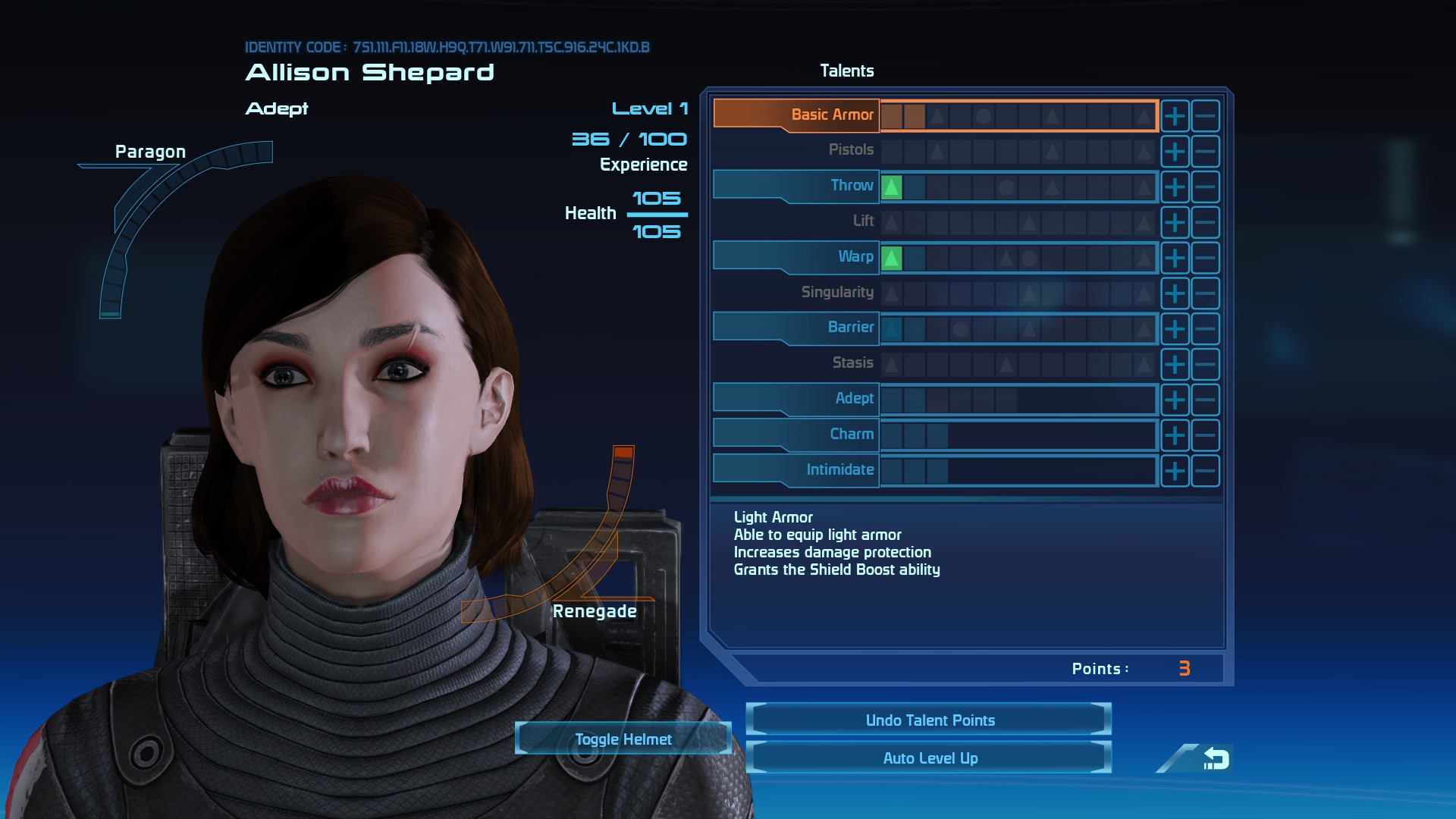Image resolution: width=1456 pixels, height=819 pixels.
Task: Select the Basic Armor talent row
Action: pos(796,115)
